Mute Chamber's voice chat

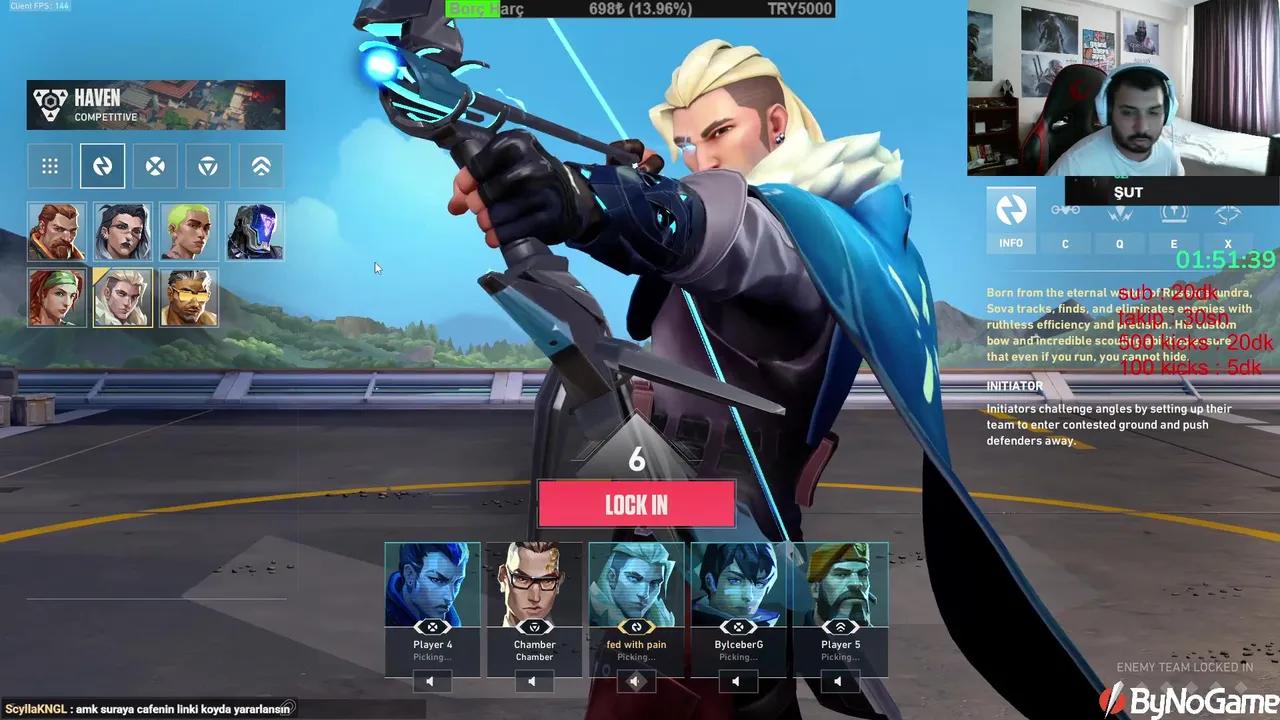[533, 681]
